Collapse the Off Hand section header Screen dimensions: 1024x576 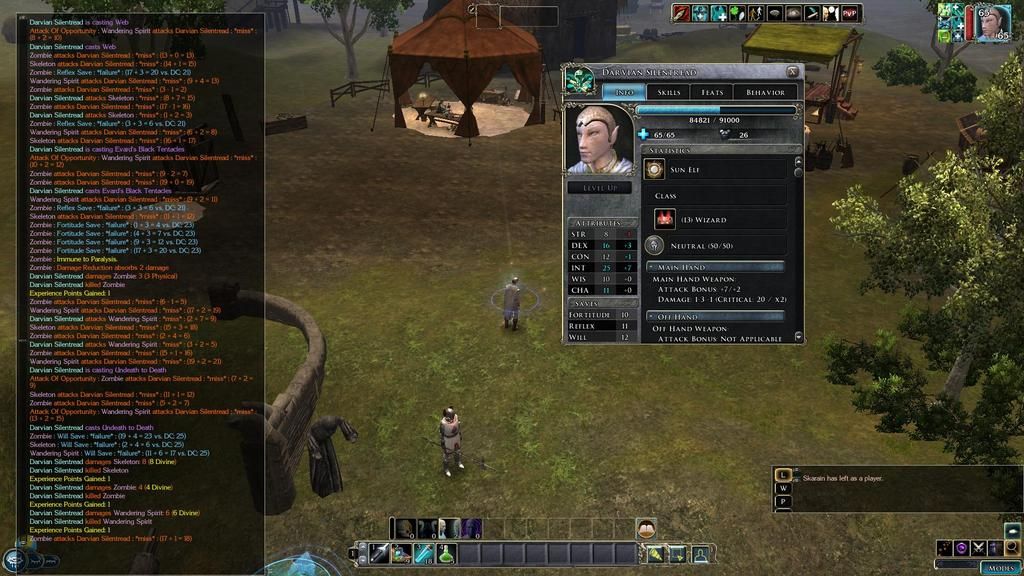pos(651,317)
